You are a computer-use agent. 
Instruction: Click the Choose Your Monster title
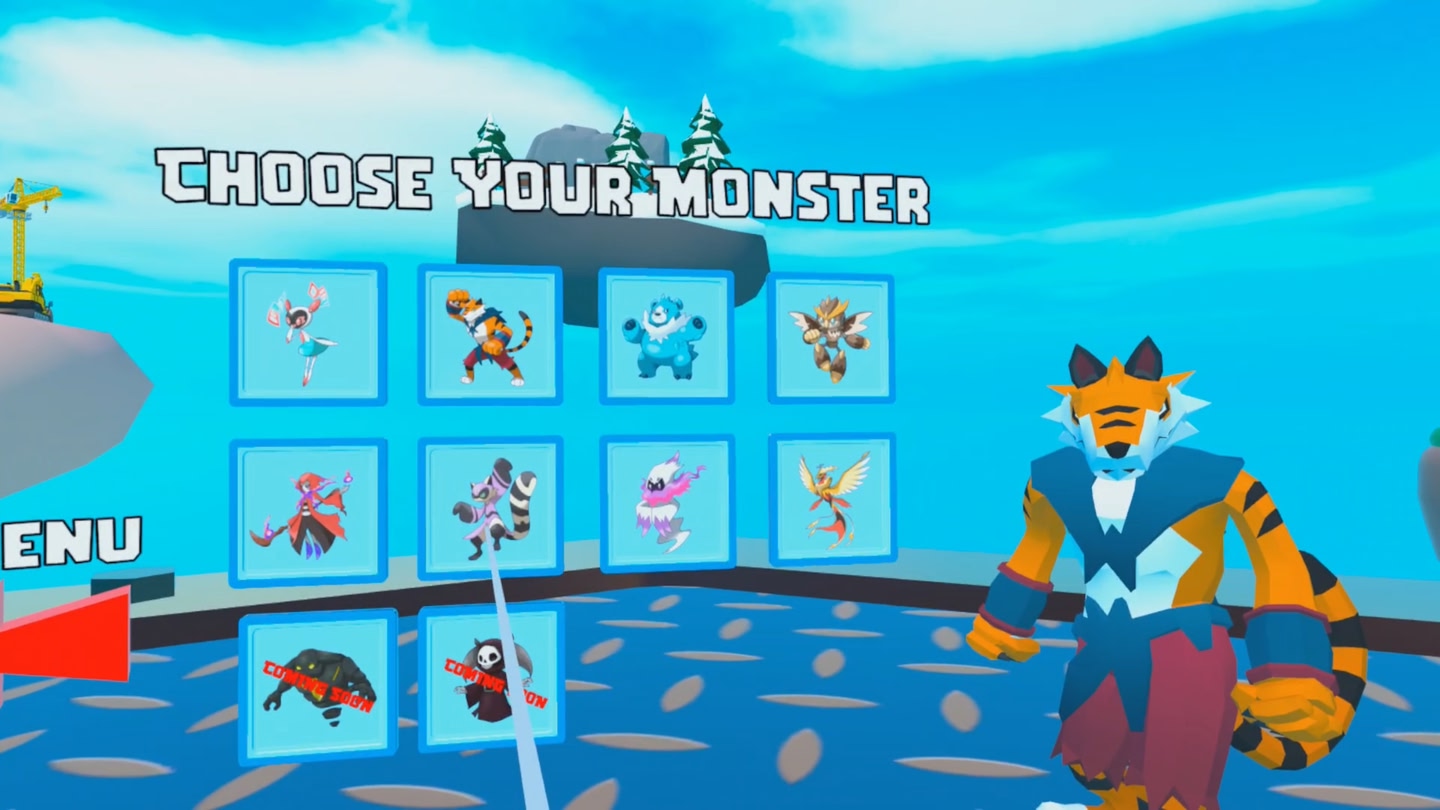pos(545,185)
